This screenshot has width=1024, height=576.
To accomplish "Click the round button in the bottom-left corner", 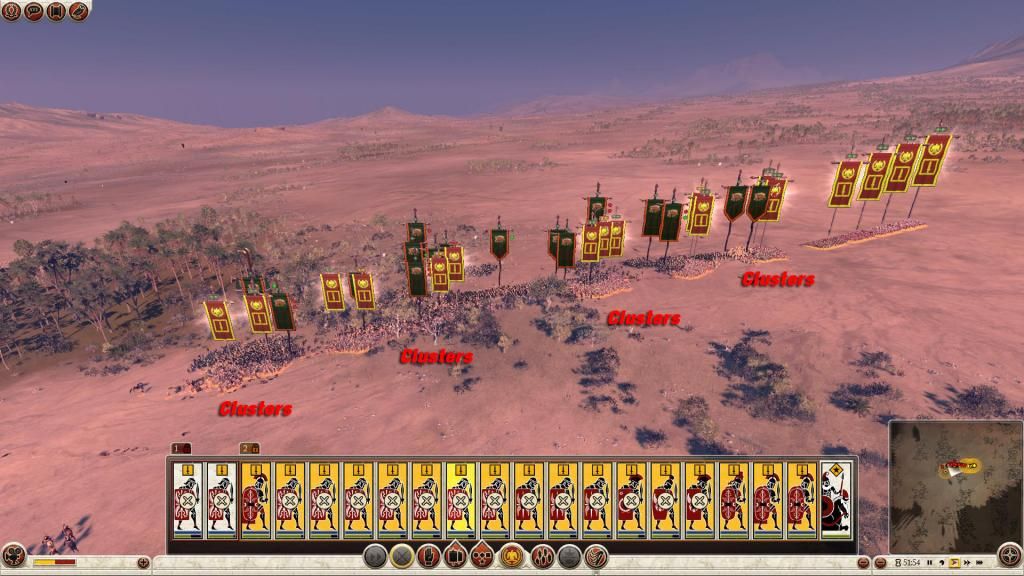I will click(13, 556).
